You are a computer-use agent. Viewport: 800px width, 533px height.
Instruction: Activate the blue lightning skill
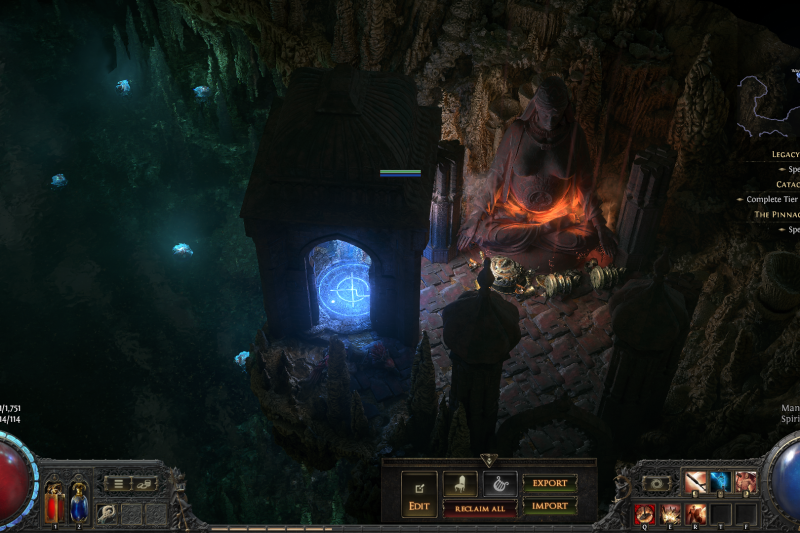tap(721, 483)
